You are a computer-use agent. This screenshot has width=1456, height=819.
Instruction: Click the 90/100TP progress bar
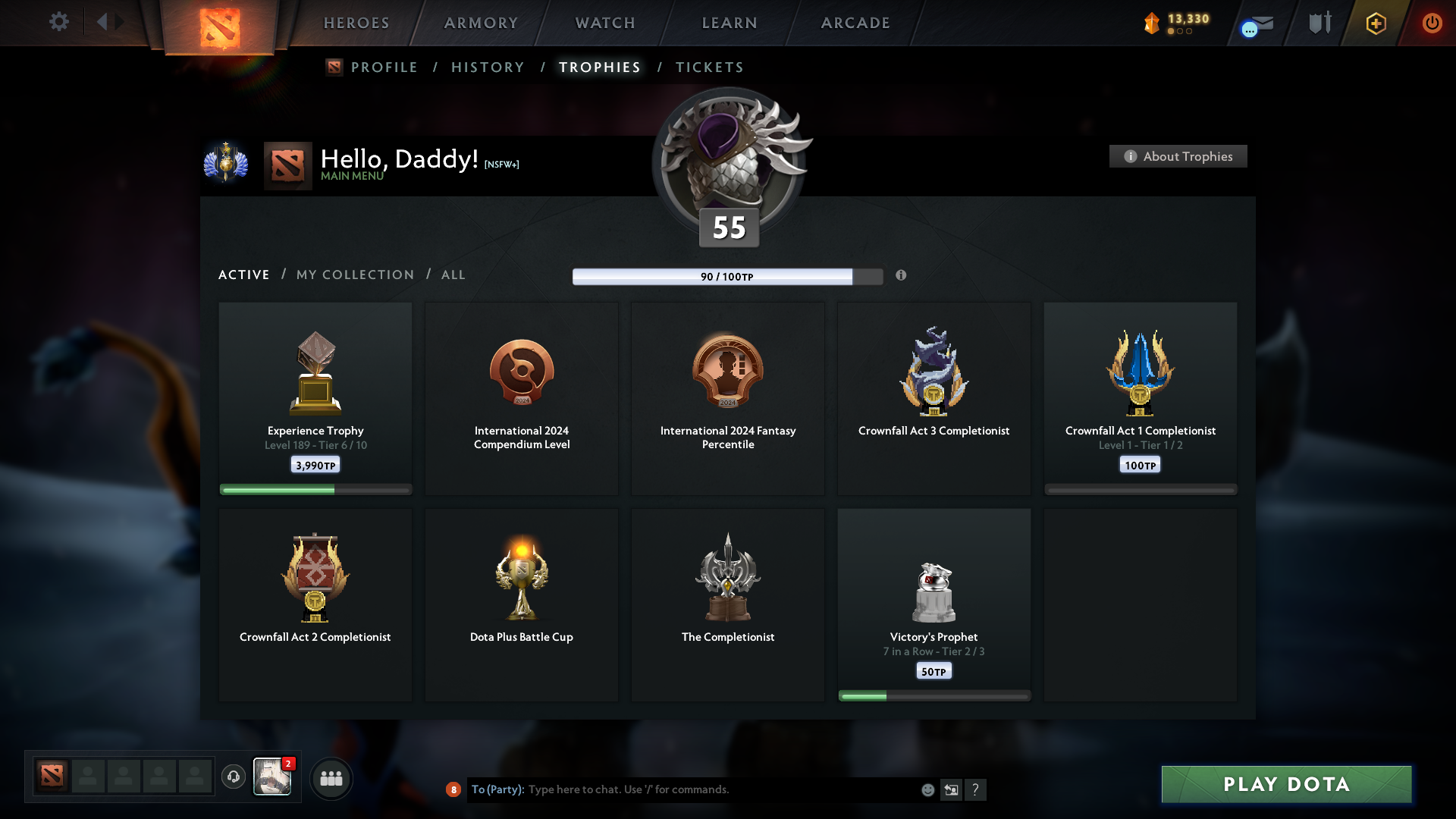(x=728, y=276)
